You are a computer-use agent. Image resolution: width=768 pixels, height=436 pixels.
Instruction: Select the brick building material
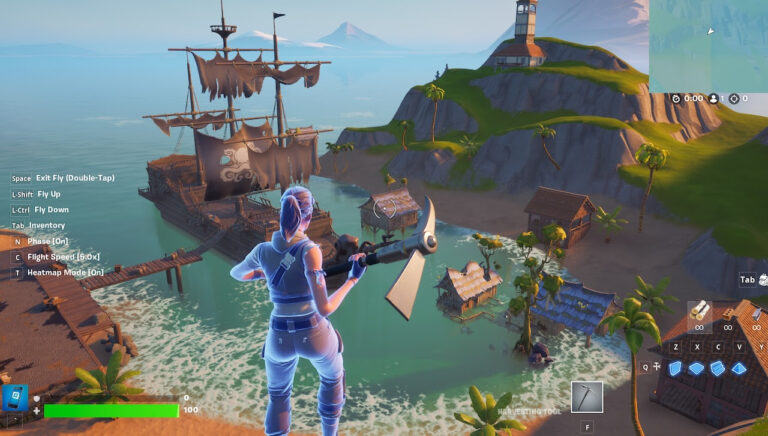728,311
